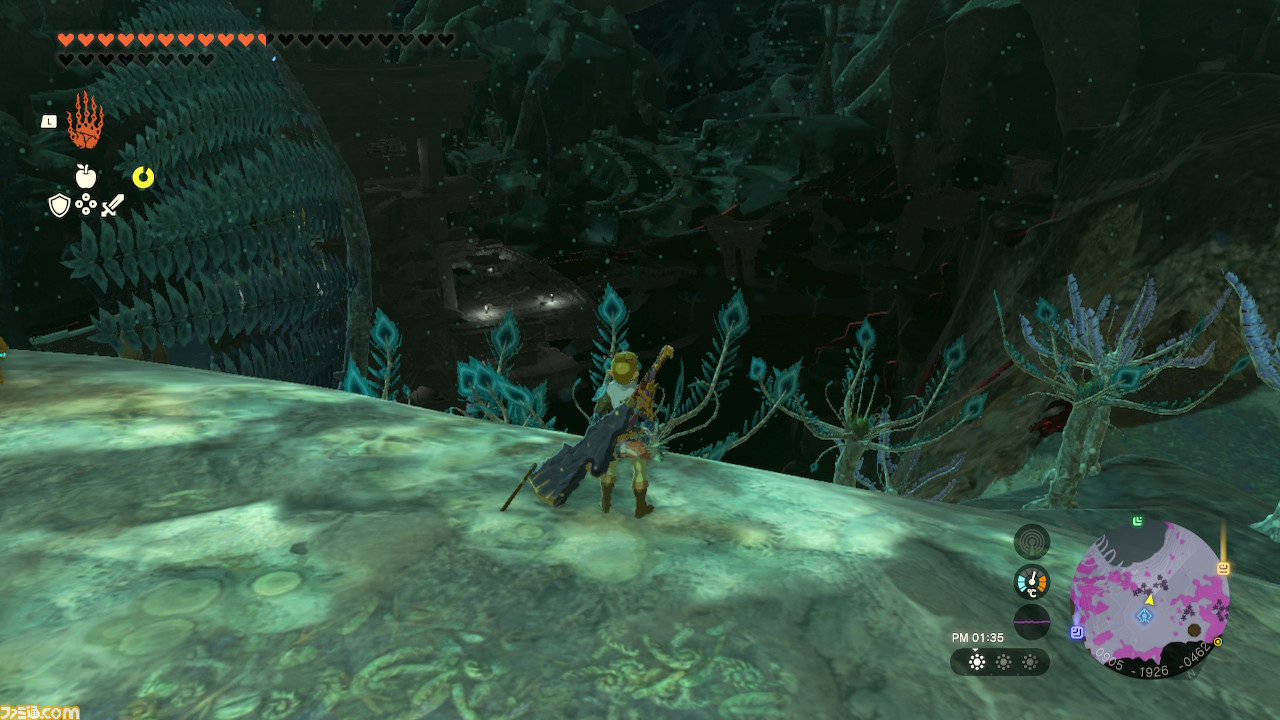Click the sensor radar icon
Screen dimensions: 1280x720
click(x=1031, y=542)
